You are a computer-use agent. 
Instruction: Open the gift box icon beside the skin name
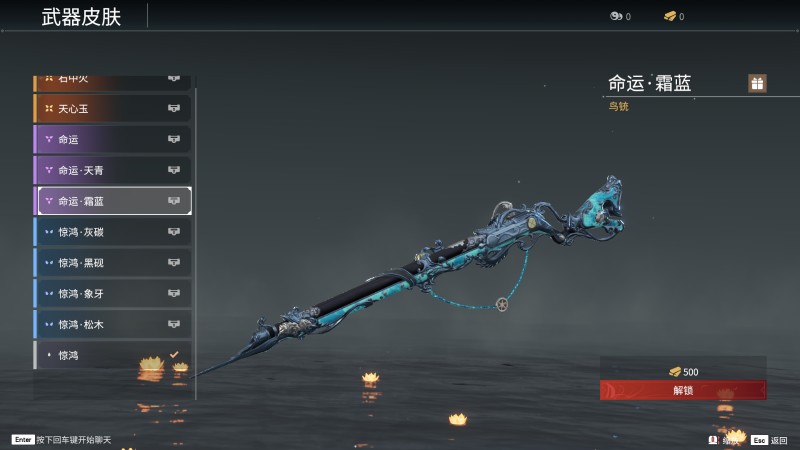pyautogui.click(x=758, y=83)
